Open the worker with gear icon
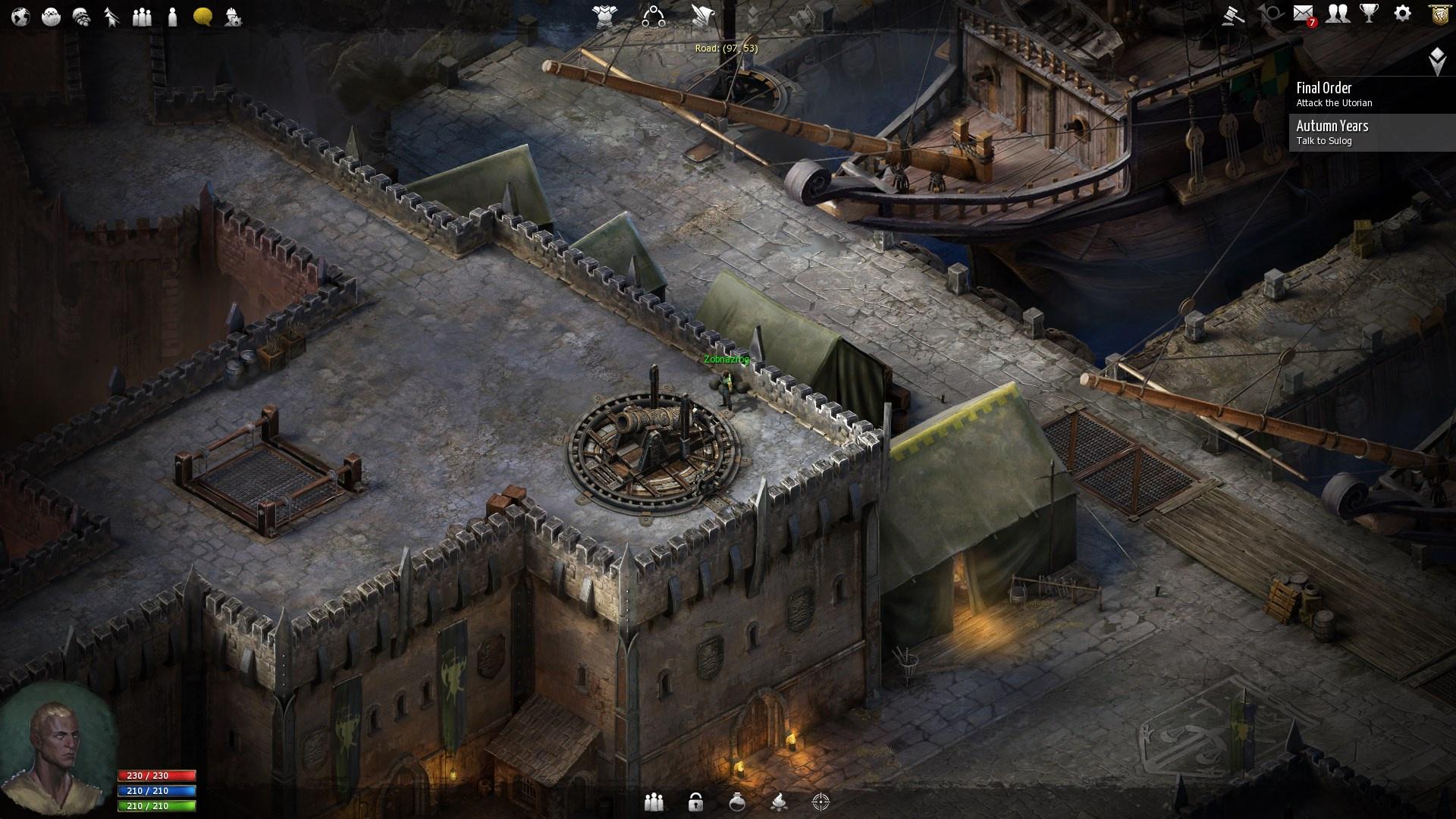This screenshot has height=819, width=1456. [x=233, y=16]
